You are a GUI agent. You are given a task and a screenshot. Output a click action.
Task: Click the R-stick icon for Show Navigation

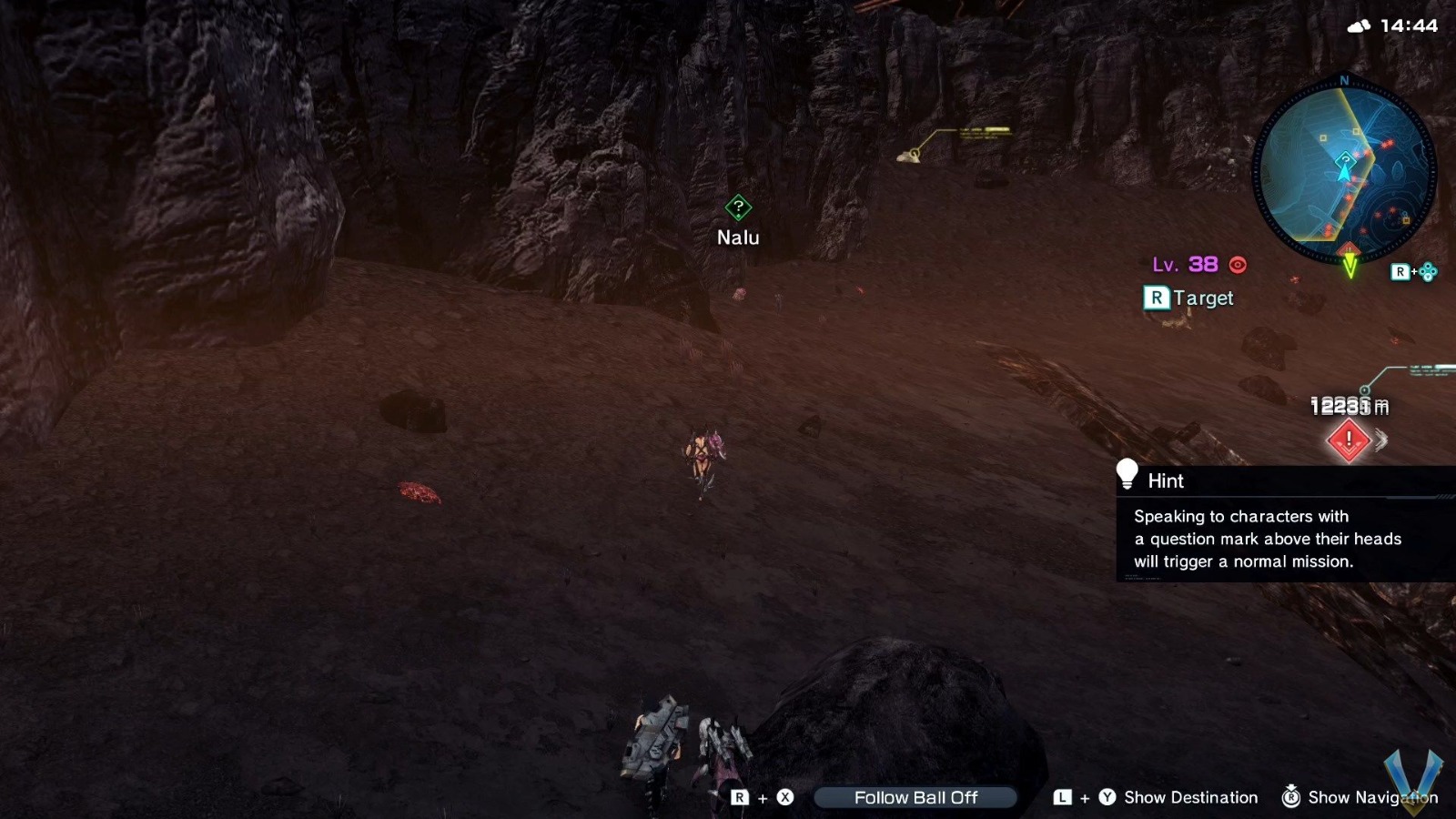click(1290, 796)
